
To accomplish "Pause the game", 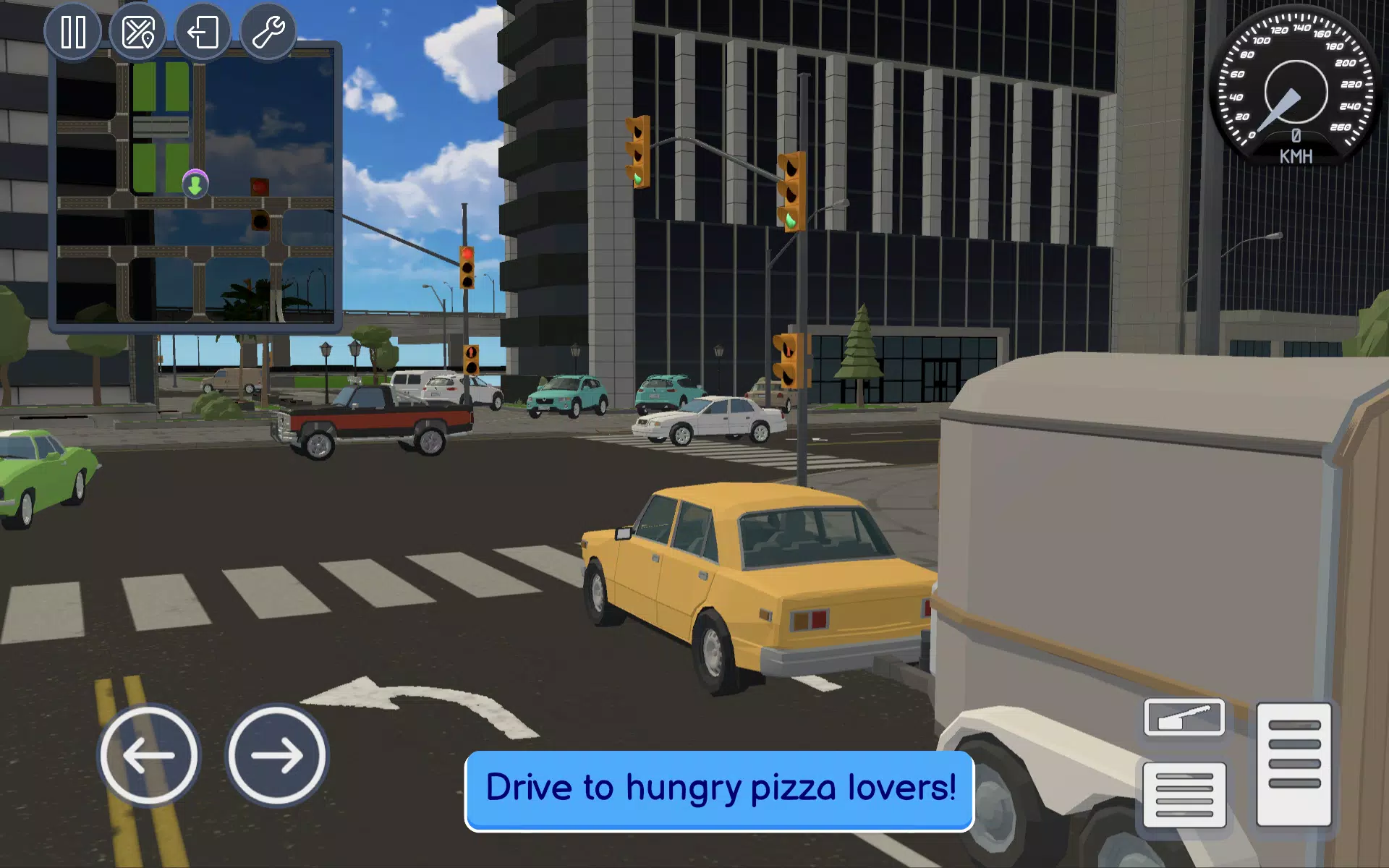I will coord(73,30).
